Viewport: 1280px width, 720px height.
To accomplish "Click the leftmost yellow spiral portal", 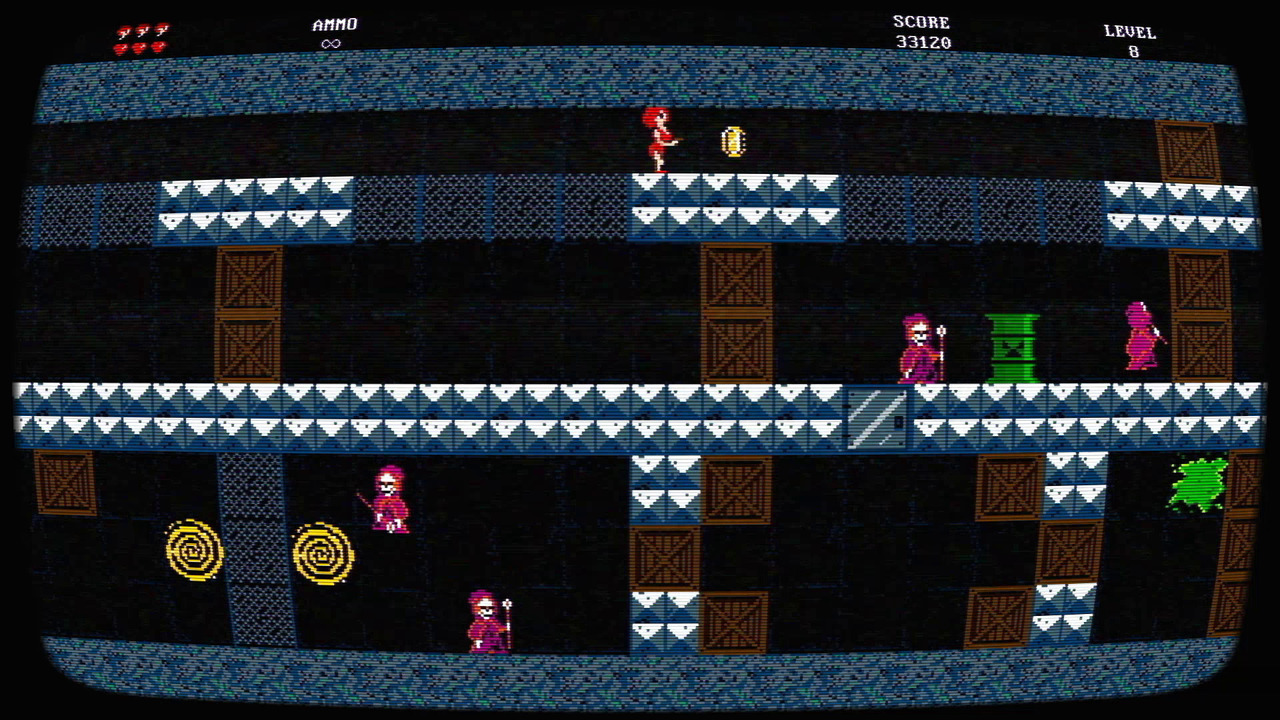I will click(195, 550).
